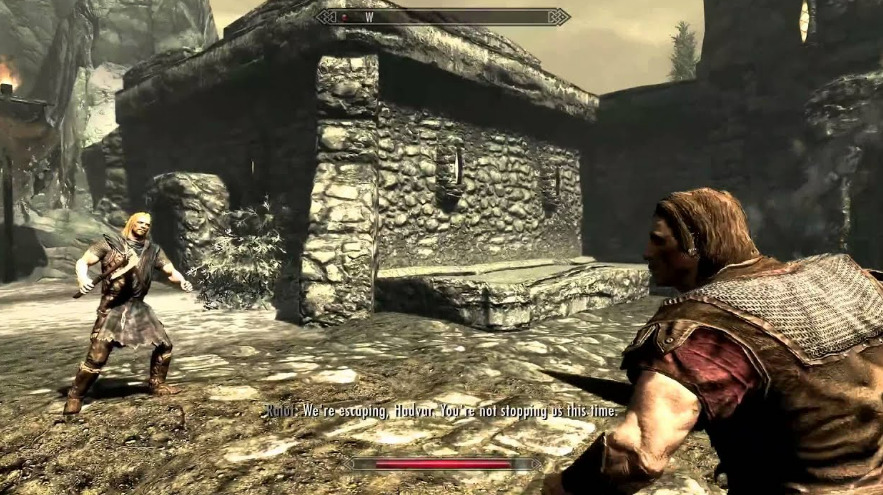Viewport: 883px width, 495px height.
Task: Click the compass bar showing west heading
Action: pyautogui.click(x=442, y=16)
